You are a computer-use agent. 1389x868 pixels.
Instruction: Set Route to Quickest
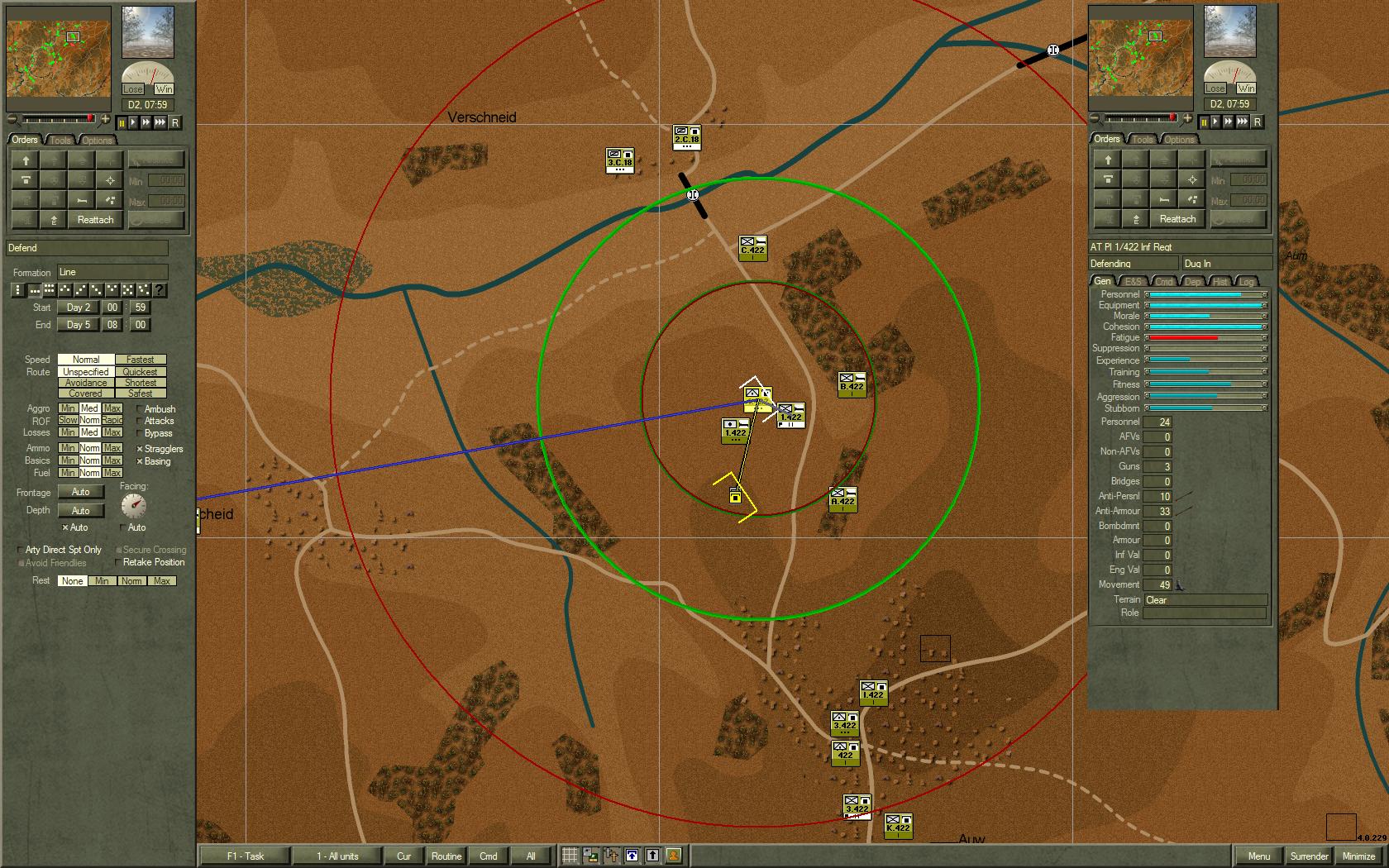pyautogui.click(x=140, y=371)
